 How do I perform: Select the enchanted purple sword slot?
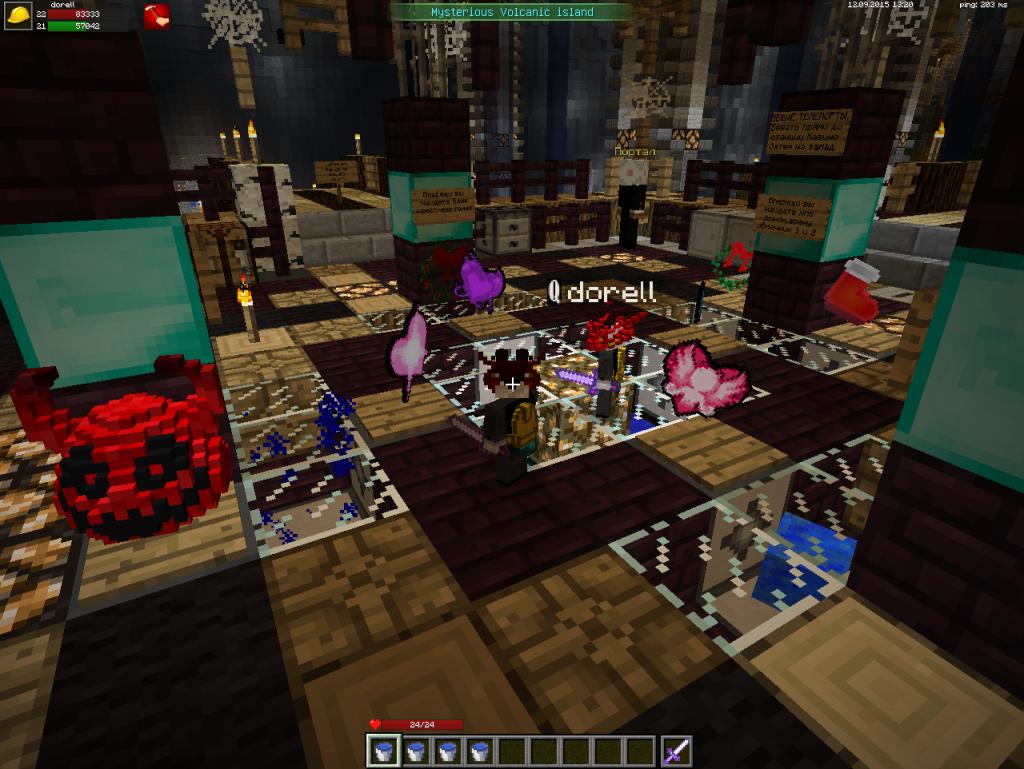click(x=675, y=750)
